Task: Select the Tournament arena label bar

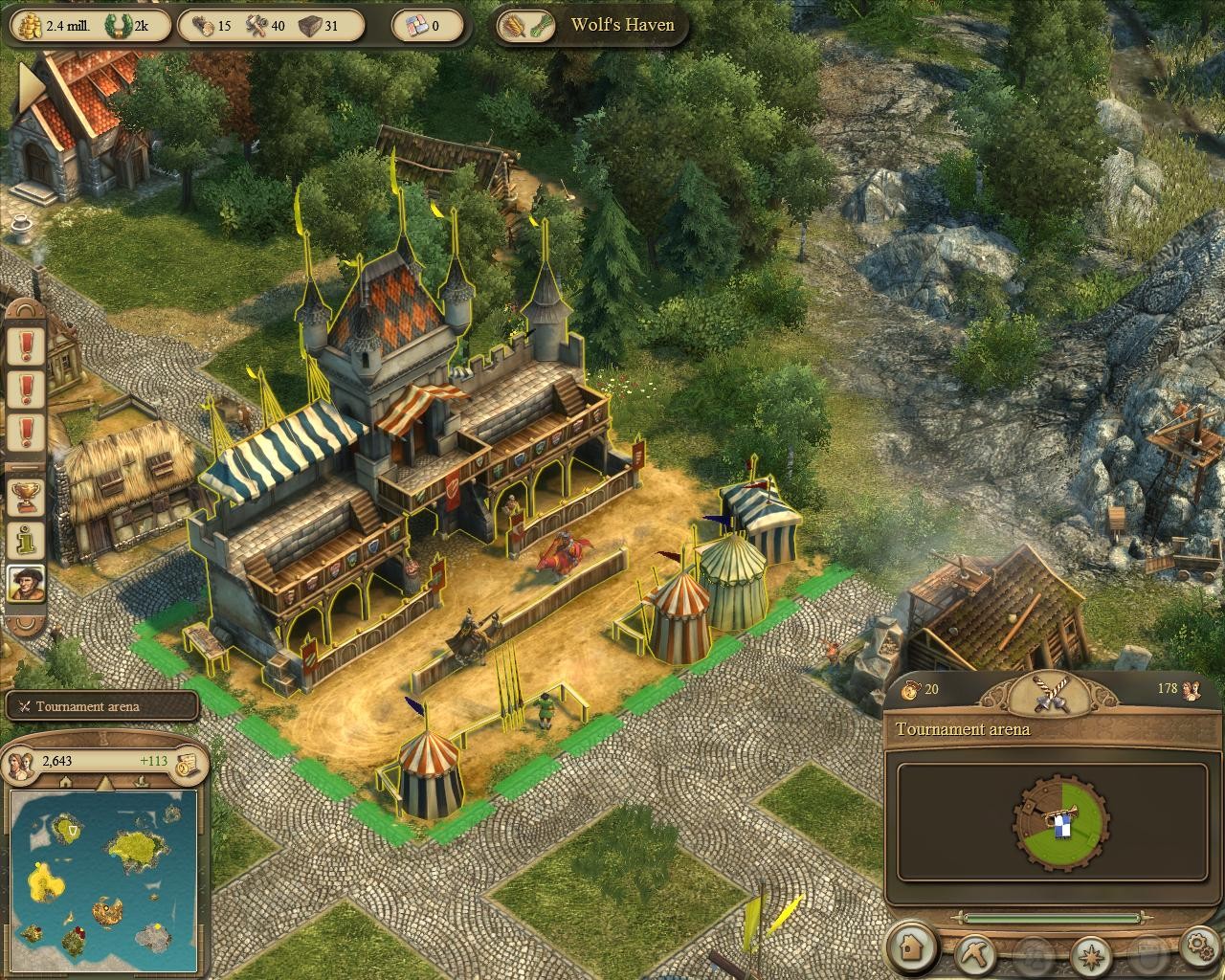Action: pyautogui.click(x=101, y=706)
